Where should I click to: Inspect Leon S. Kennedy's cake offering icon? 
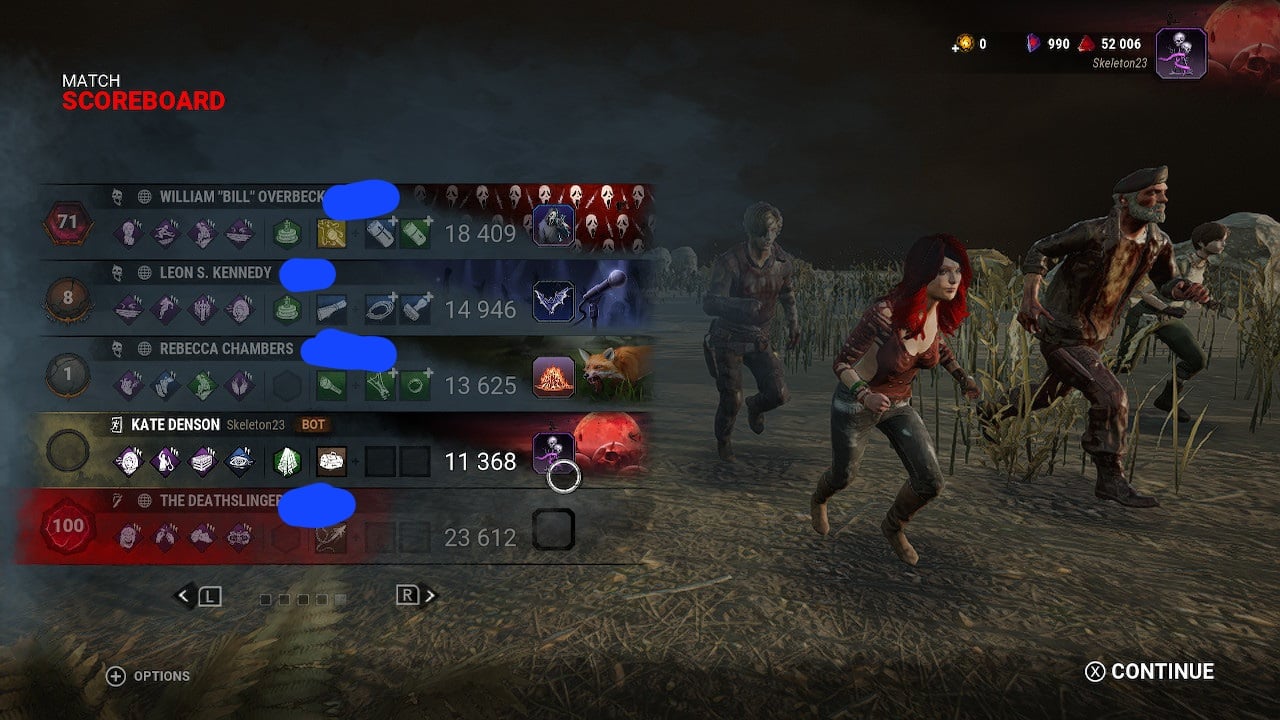(x=287, y=307)
